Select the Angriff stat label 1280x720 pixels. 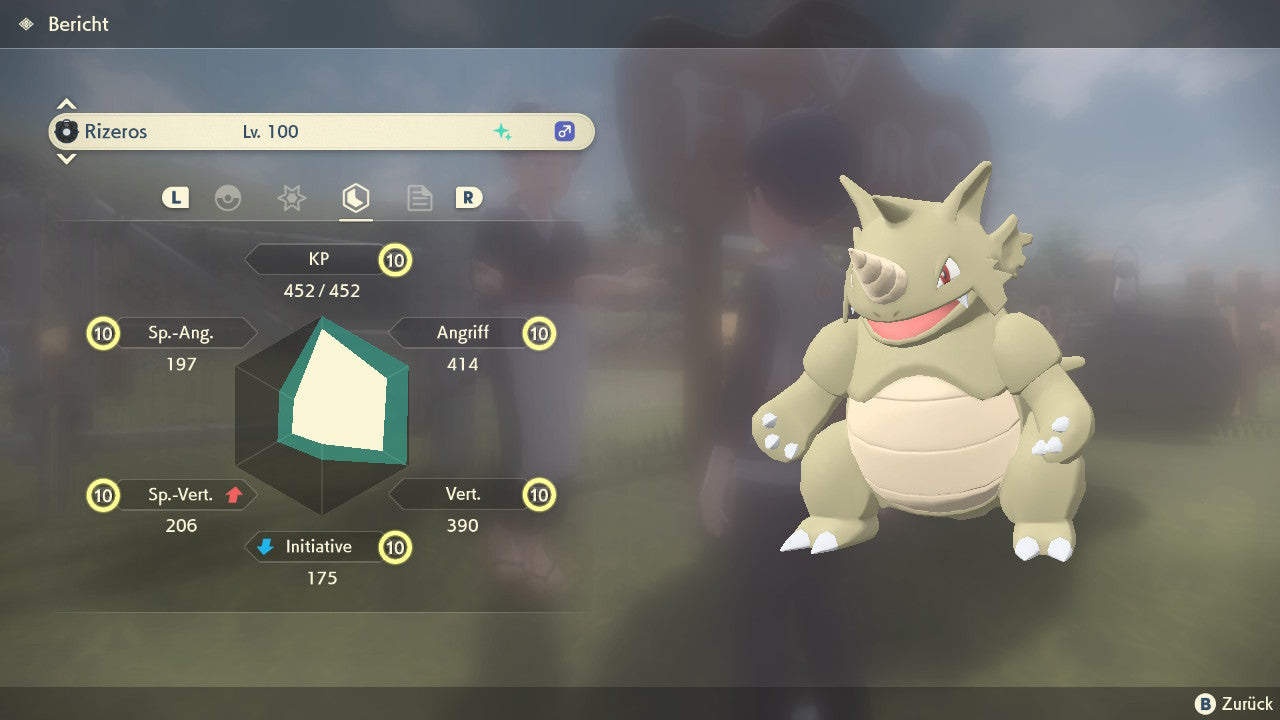pyautogui.click(x=463, y=333)
